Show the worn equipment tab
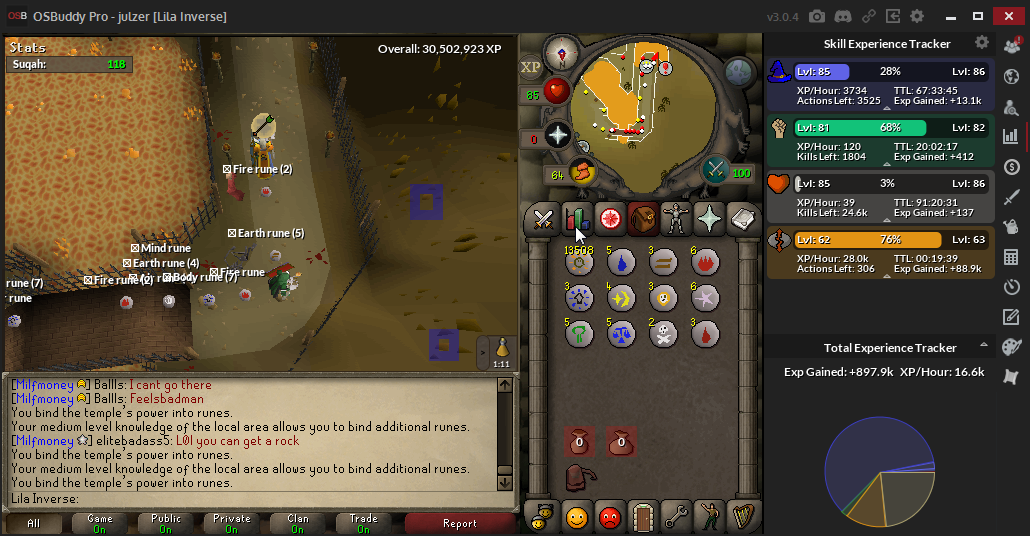Screen dimensions: 1030x536 pyautogui.click(x=677, y=218)
